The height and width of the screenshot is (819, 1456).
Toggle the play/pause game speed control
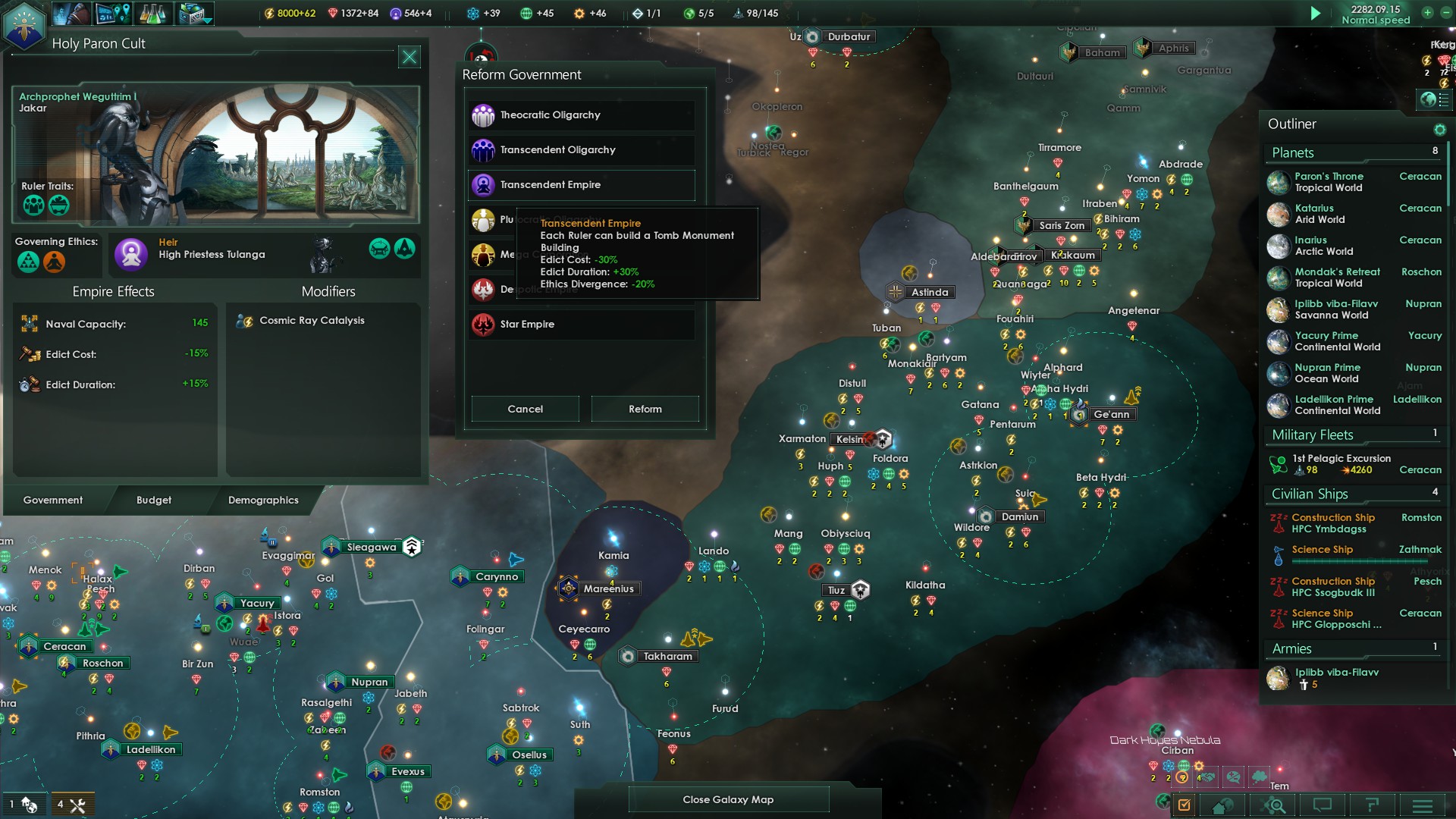coord(1316,14)
